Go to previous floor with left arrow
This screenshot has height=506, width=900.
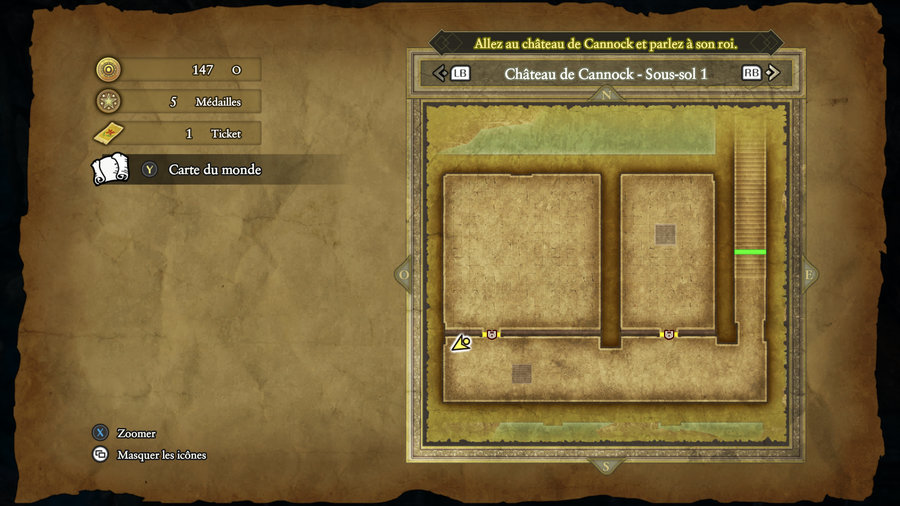[x=439, y=73]
